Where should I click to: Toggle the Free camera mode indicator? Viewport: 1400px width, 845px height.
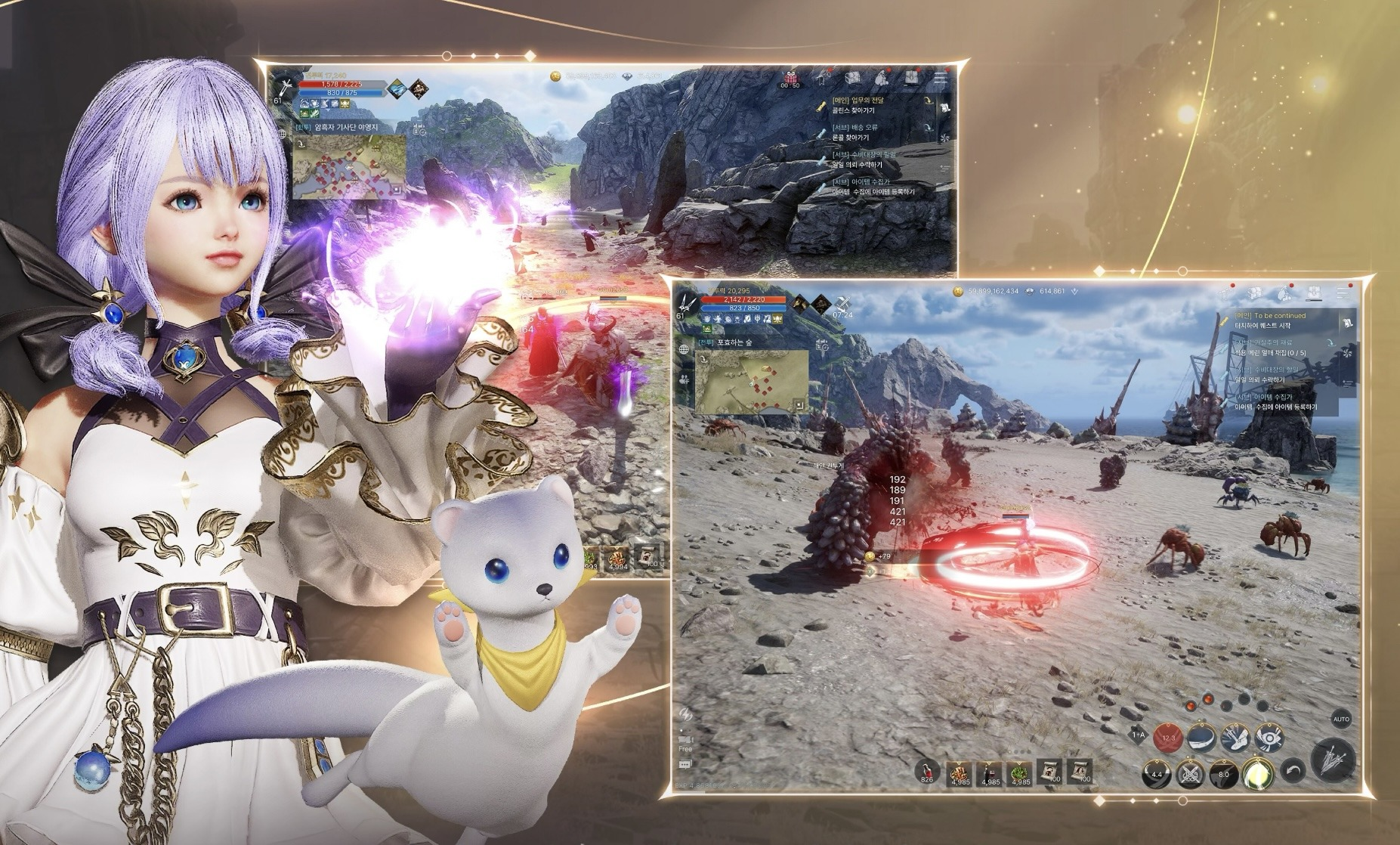tap(685, 743)
